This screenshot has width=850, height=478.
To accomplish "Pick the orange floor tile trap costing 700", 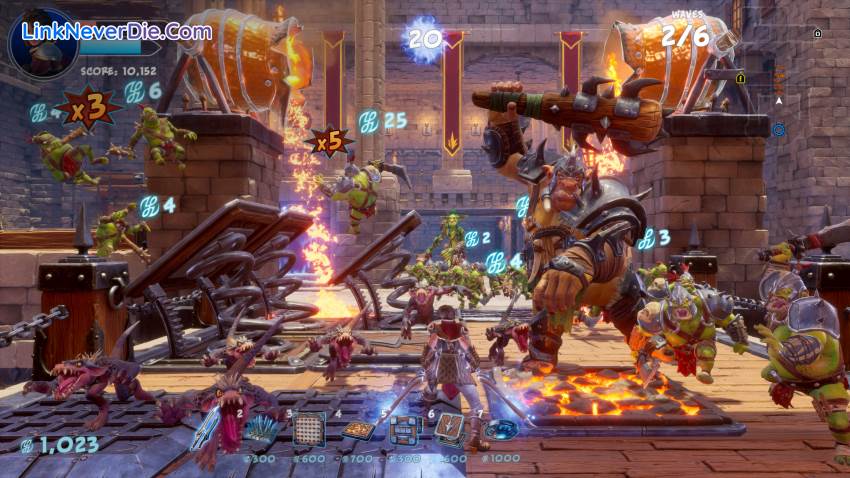I will coord(357,430).
